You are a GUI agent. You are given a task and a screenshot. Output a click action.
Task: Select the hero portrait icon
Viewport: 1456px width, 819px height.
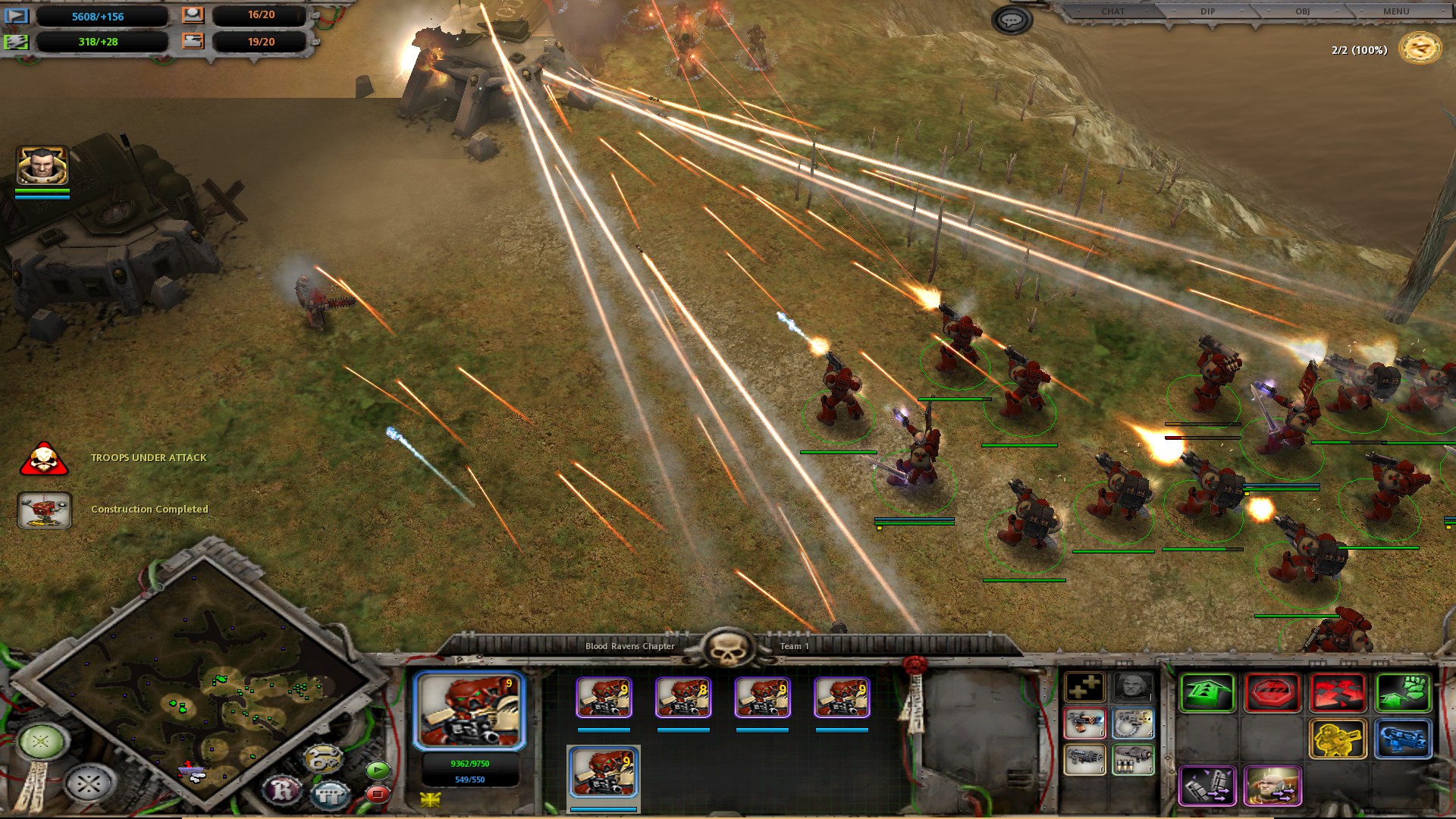(x=42, y=165)
